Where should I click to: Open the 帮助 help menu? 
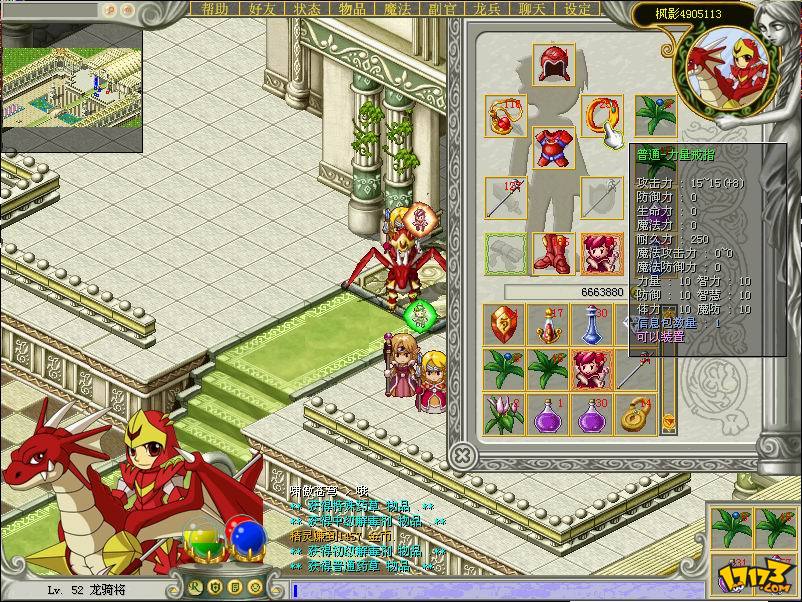[215, 9]
